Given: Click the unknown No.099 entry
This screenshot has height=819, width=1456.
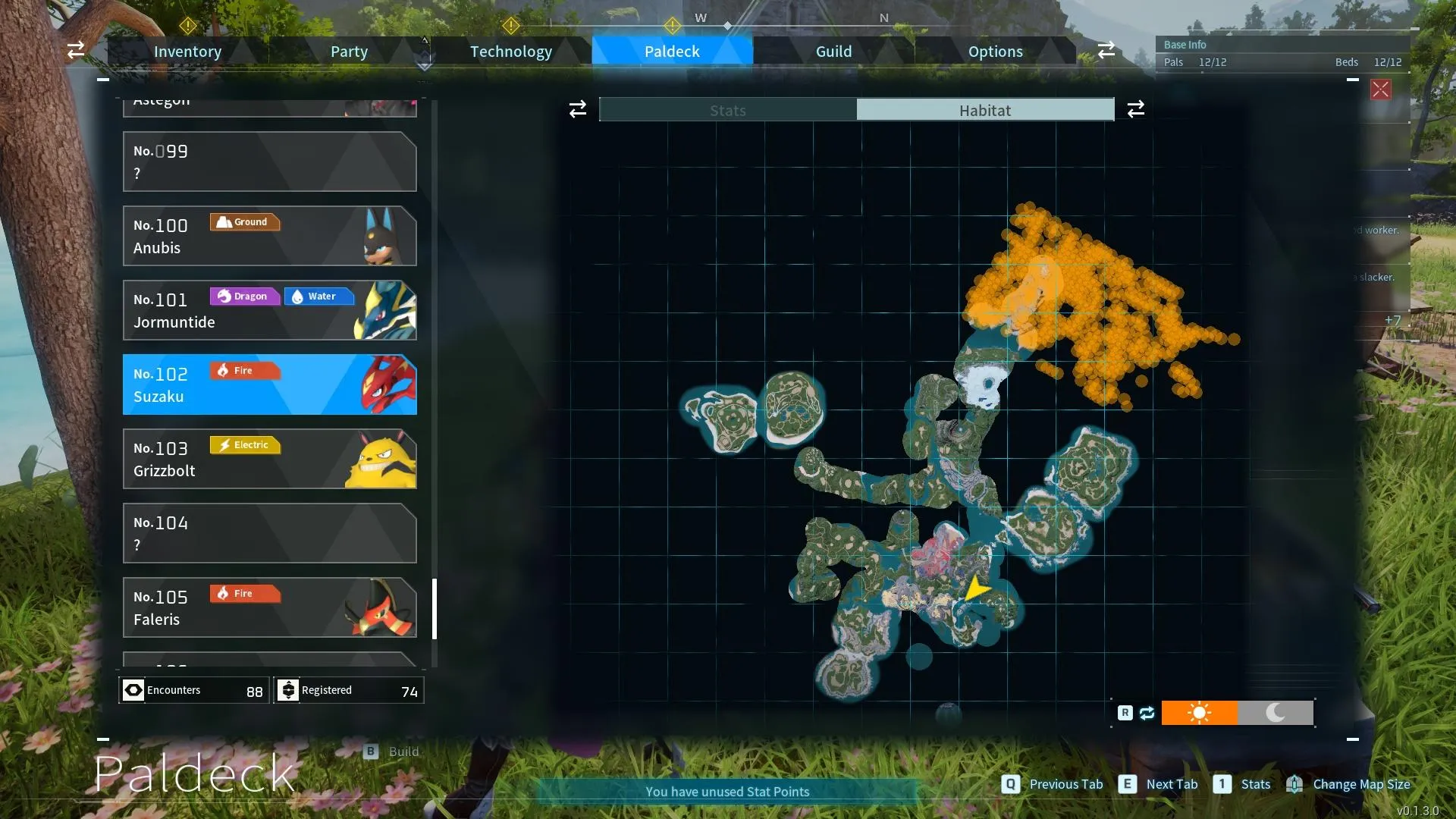Looking at the screenshot, I should [x=269, y=162].
